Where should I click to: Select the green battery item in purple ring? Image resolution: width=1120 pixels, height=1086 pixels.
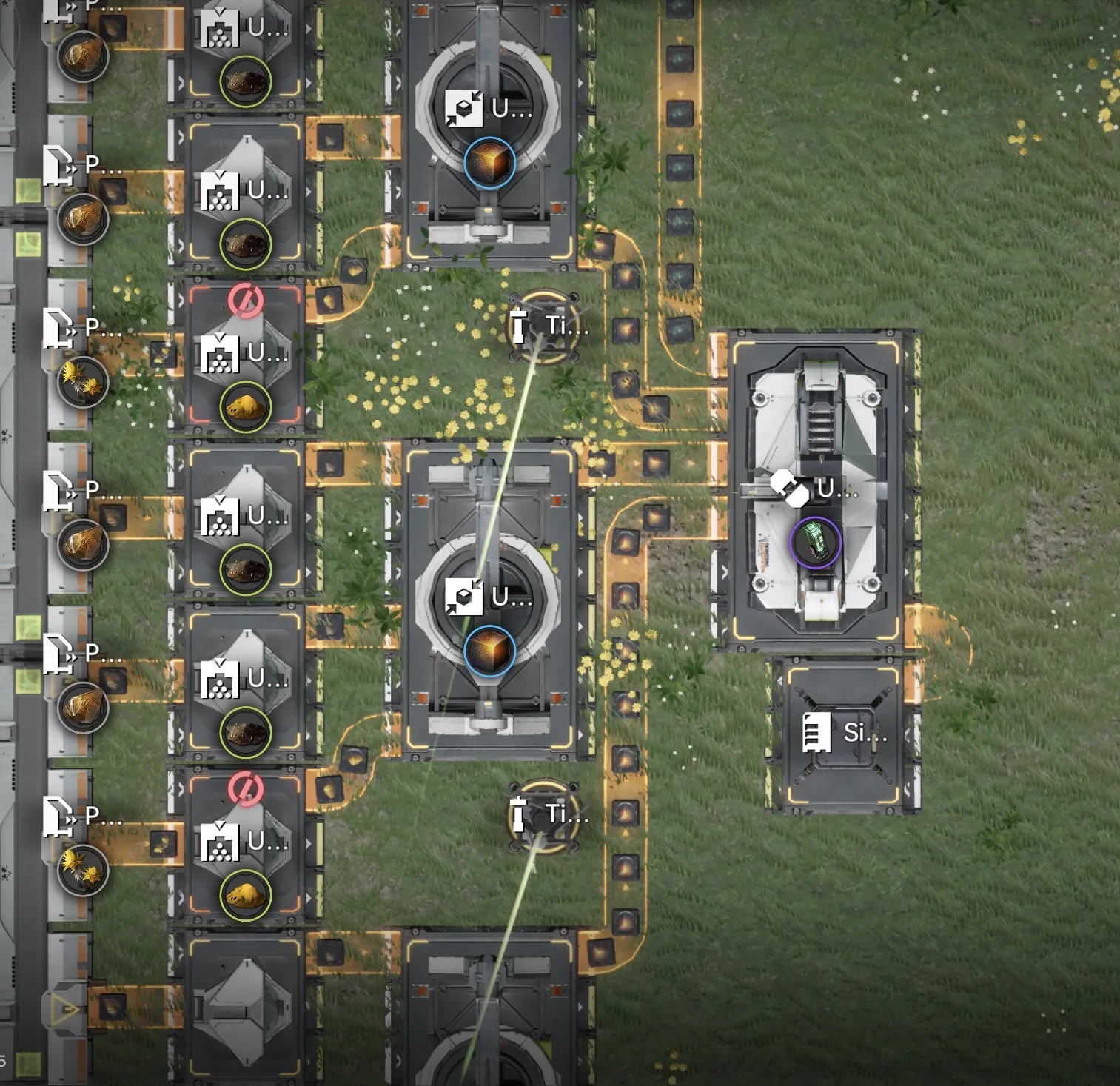815,542
